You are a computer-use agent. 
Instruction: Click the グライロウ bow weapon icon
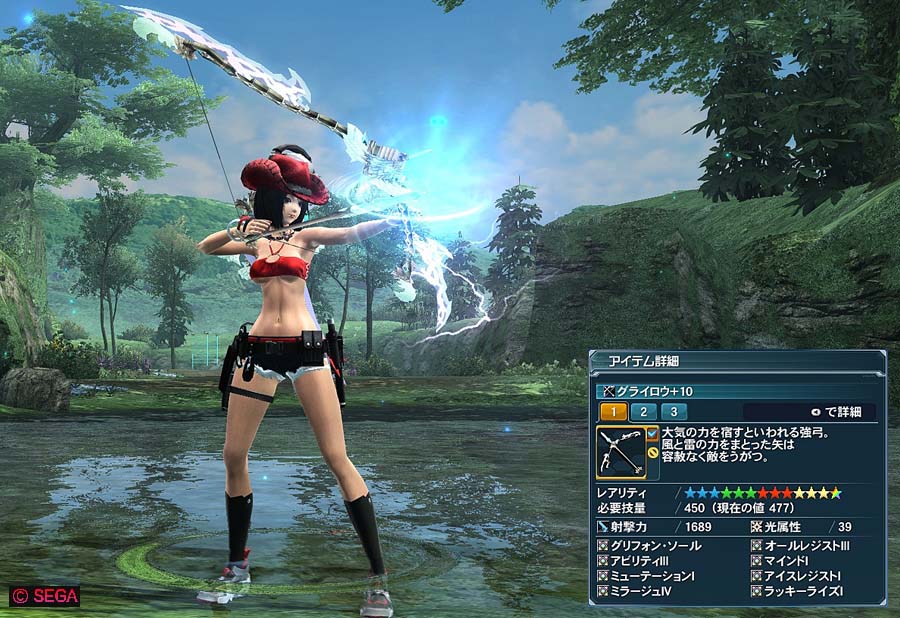[620, 452]
